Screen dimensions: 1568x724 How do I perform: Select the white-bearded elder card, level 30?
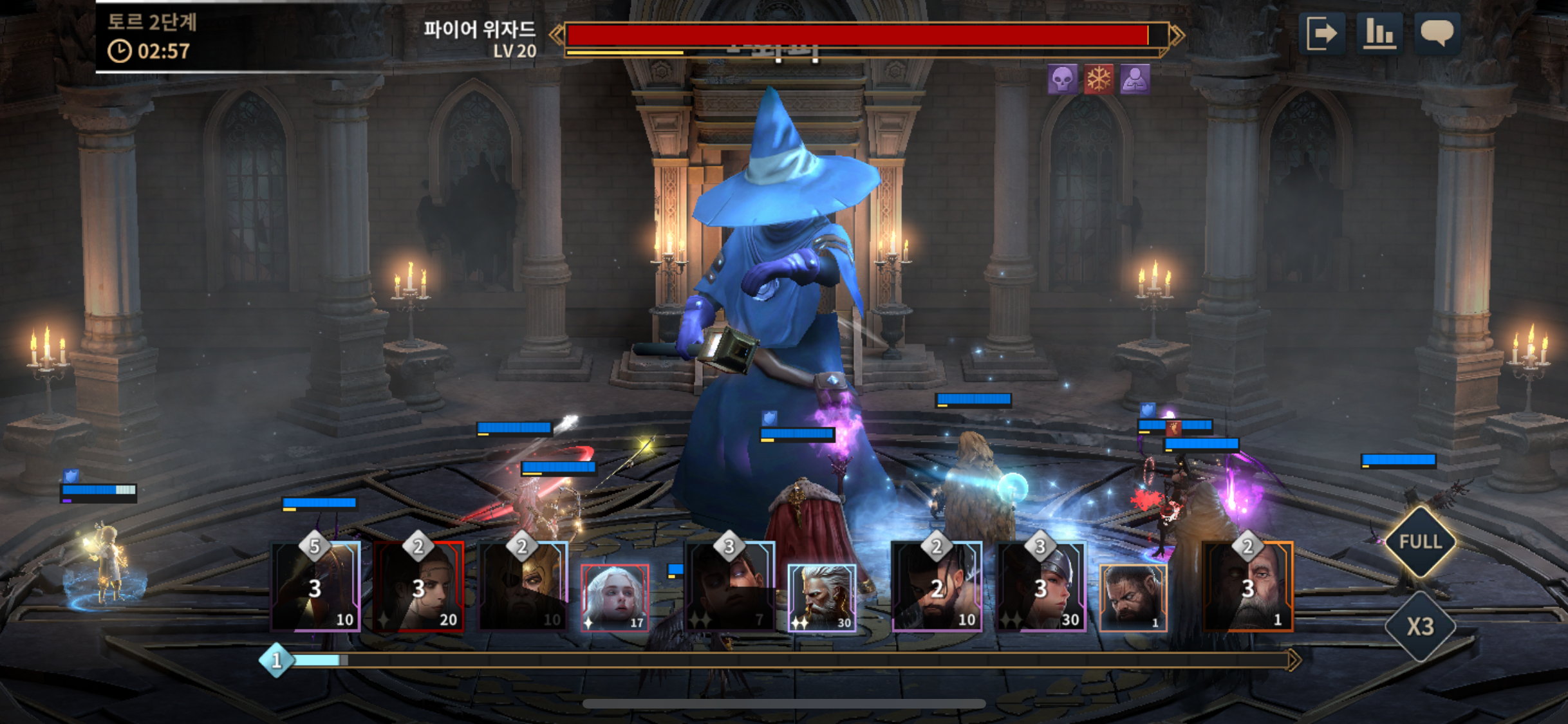(822, 598)
